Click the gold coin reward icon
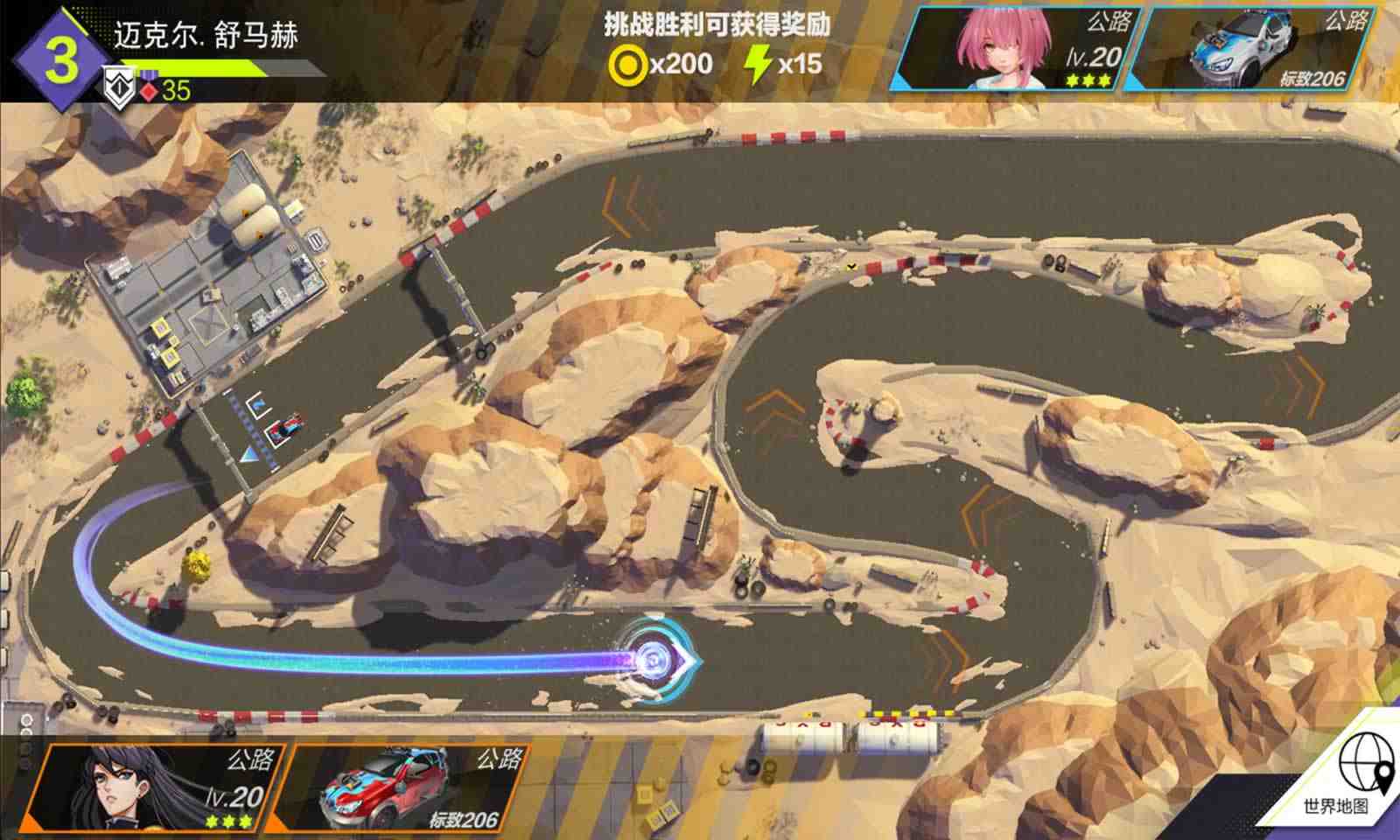 point(627,63)
